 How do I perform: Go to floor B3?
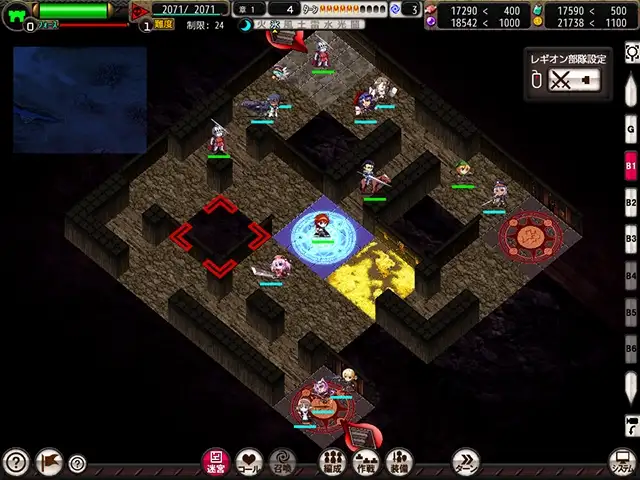(x=631, y=239)
